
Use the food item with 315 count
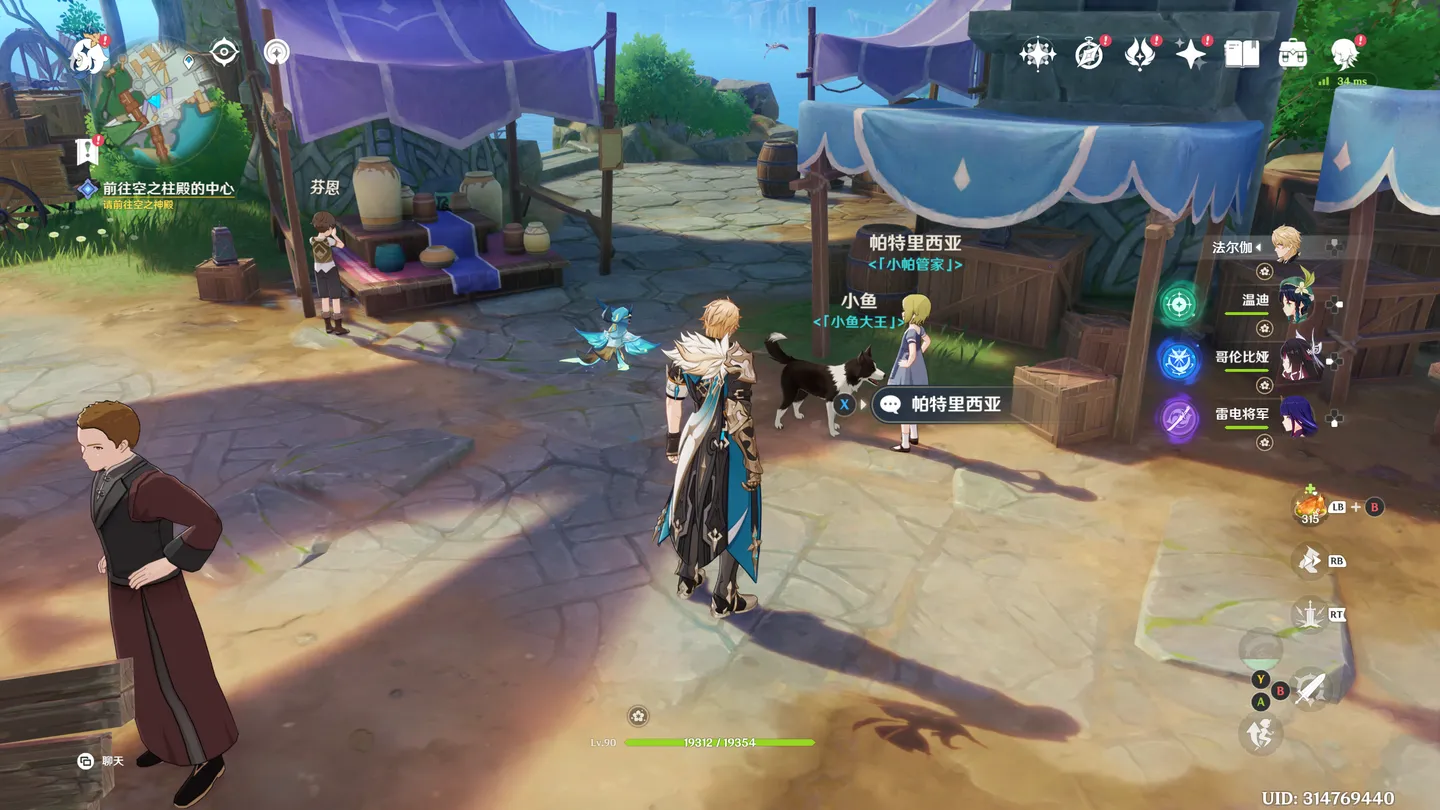pyautogui.click(x=1310, y=507)
